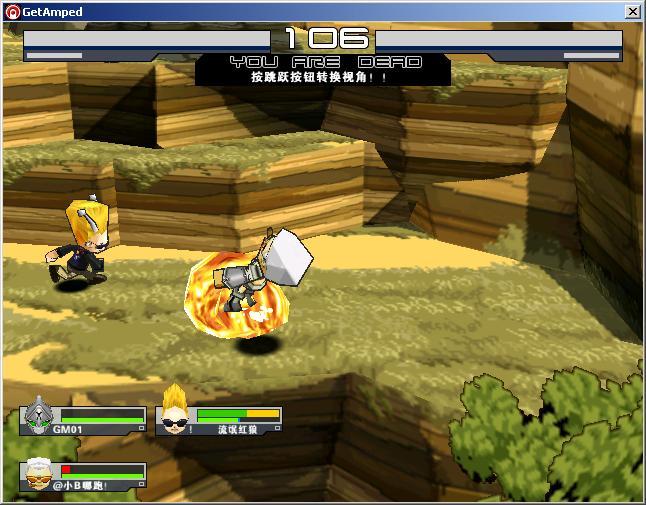
Task: Select the 流氓红狼 player panel
Action: [x=220, y=420]
